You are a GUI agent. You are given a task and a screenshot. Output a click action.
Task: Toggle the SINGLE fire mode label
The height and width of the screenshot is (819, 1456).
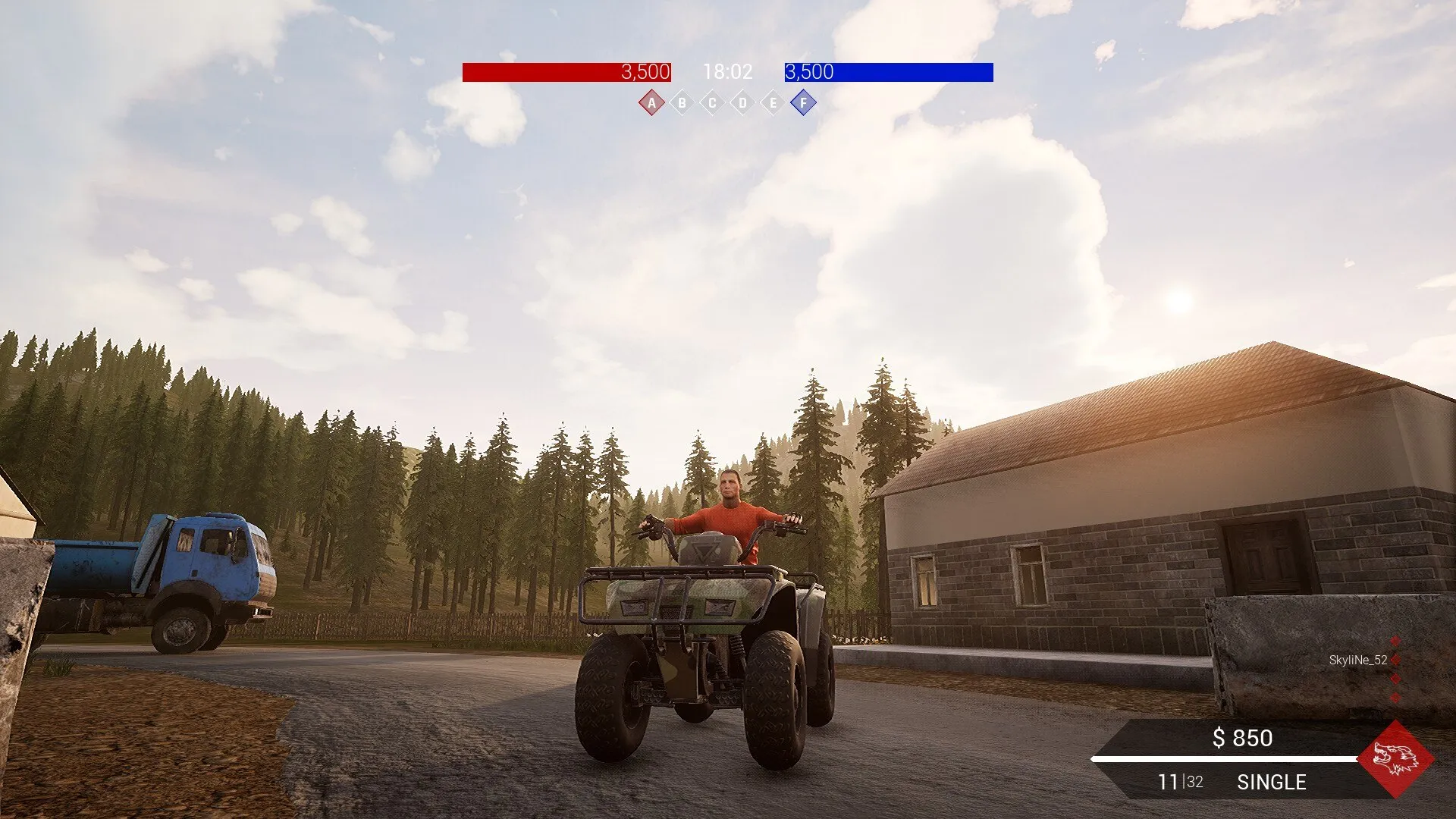(1271, 783)
